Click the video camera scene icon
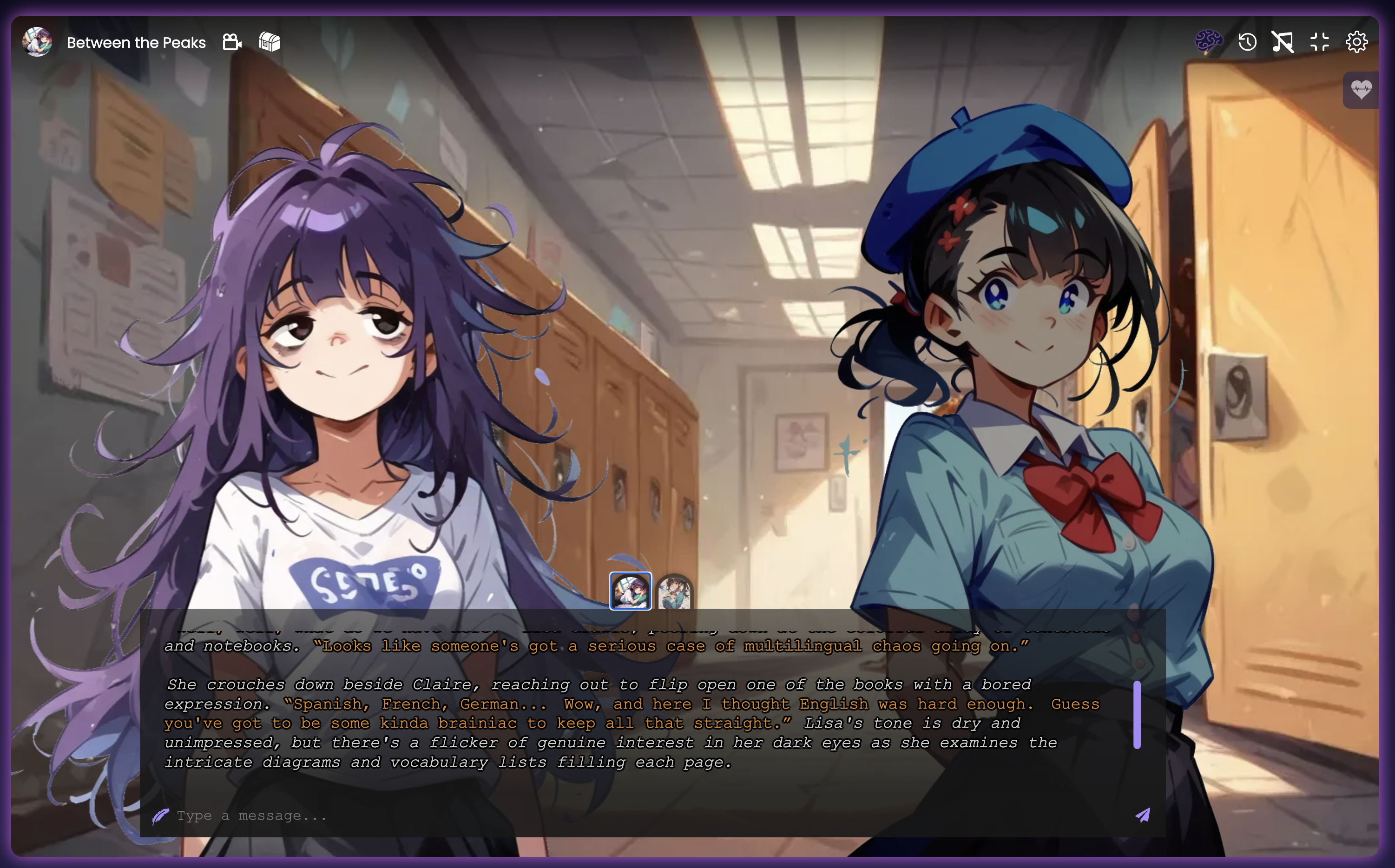1395x868 pixels. coord(232,42)
